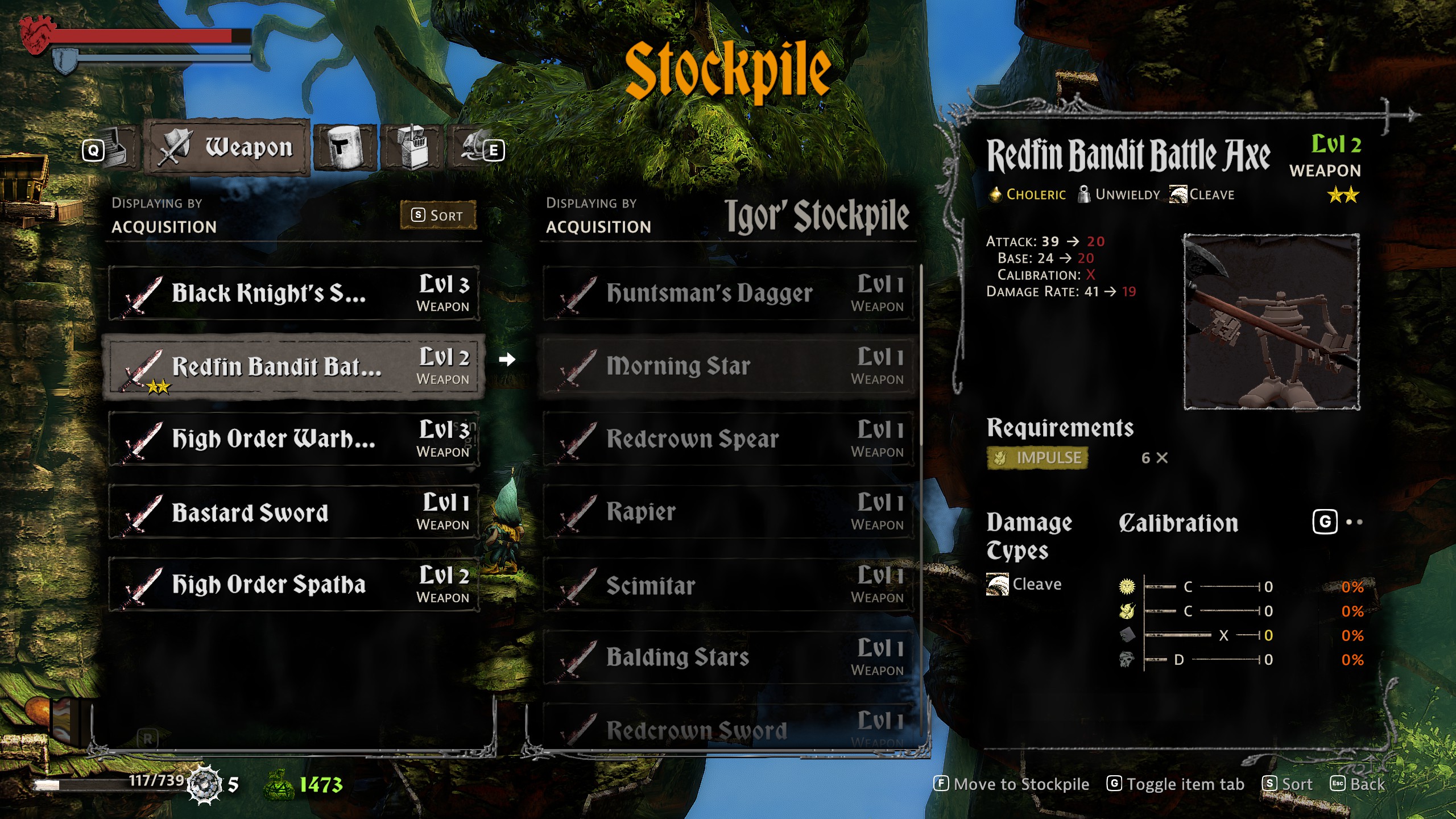Screen dimensions: 1456x819
Task: Sort inventory with the Sort button
Action: (438, 215)
